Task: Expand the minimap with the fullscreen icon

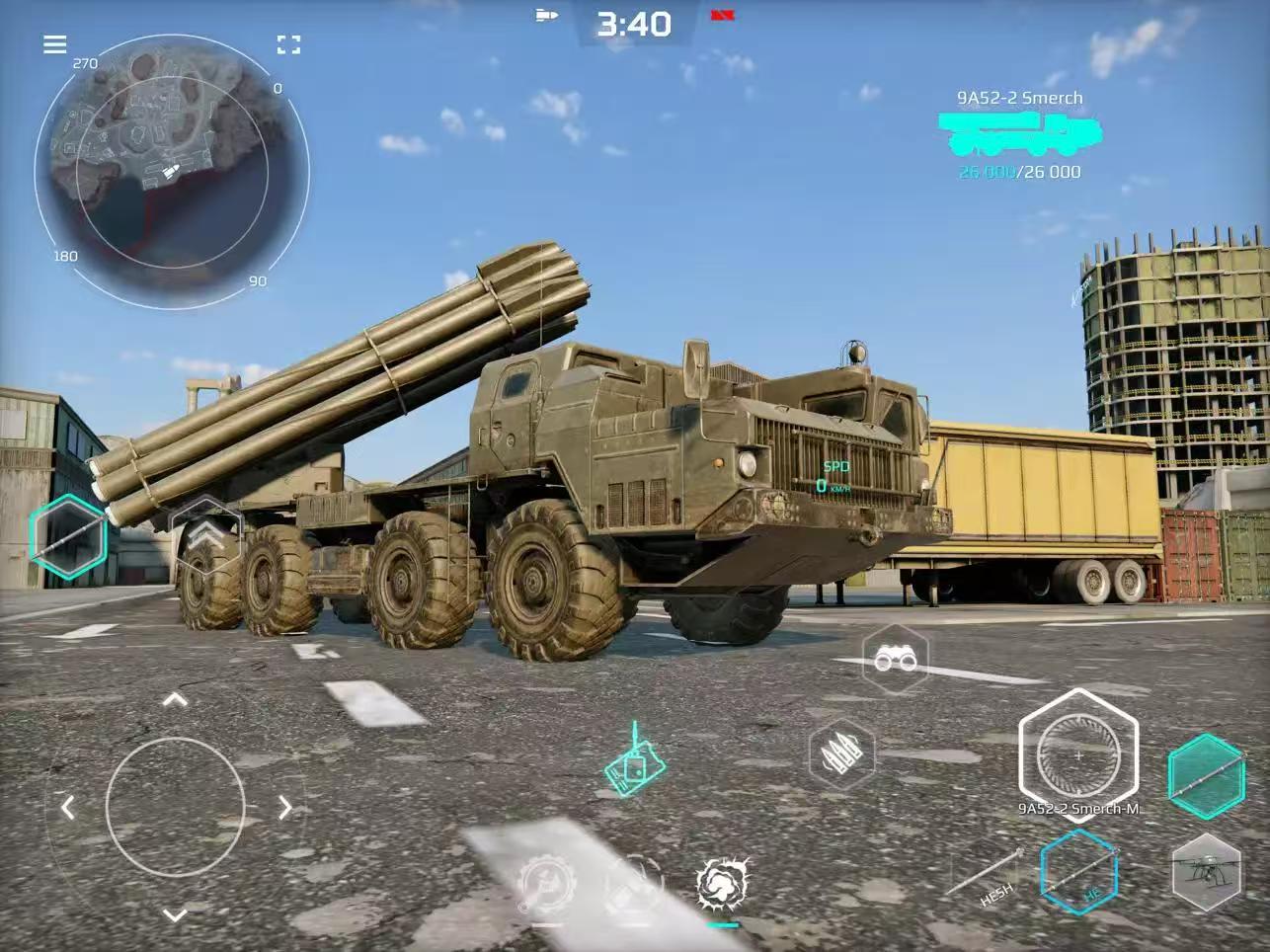Action: tap(288, 44)
